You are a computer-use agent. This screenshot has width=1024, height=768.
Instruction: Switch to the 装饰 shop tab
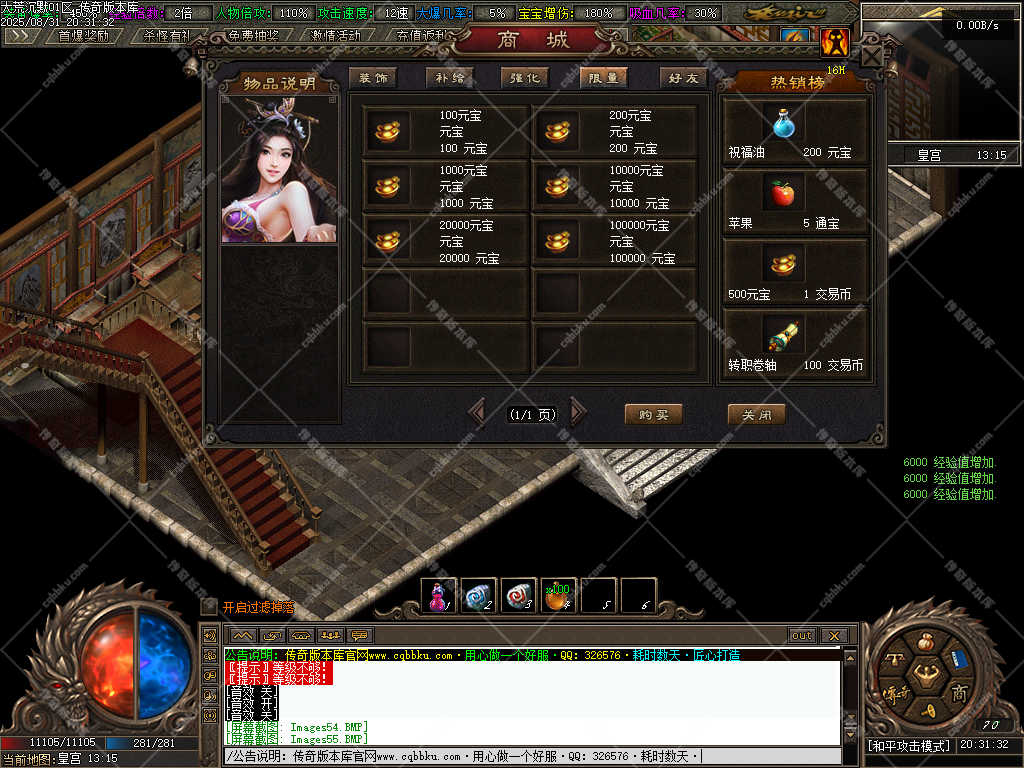[373, 78]
